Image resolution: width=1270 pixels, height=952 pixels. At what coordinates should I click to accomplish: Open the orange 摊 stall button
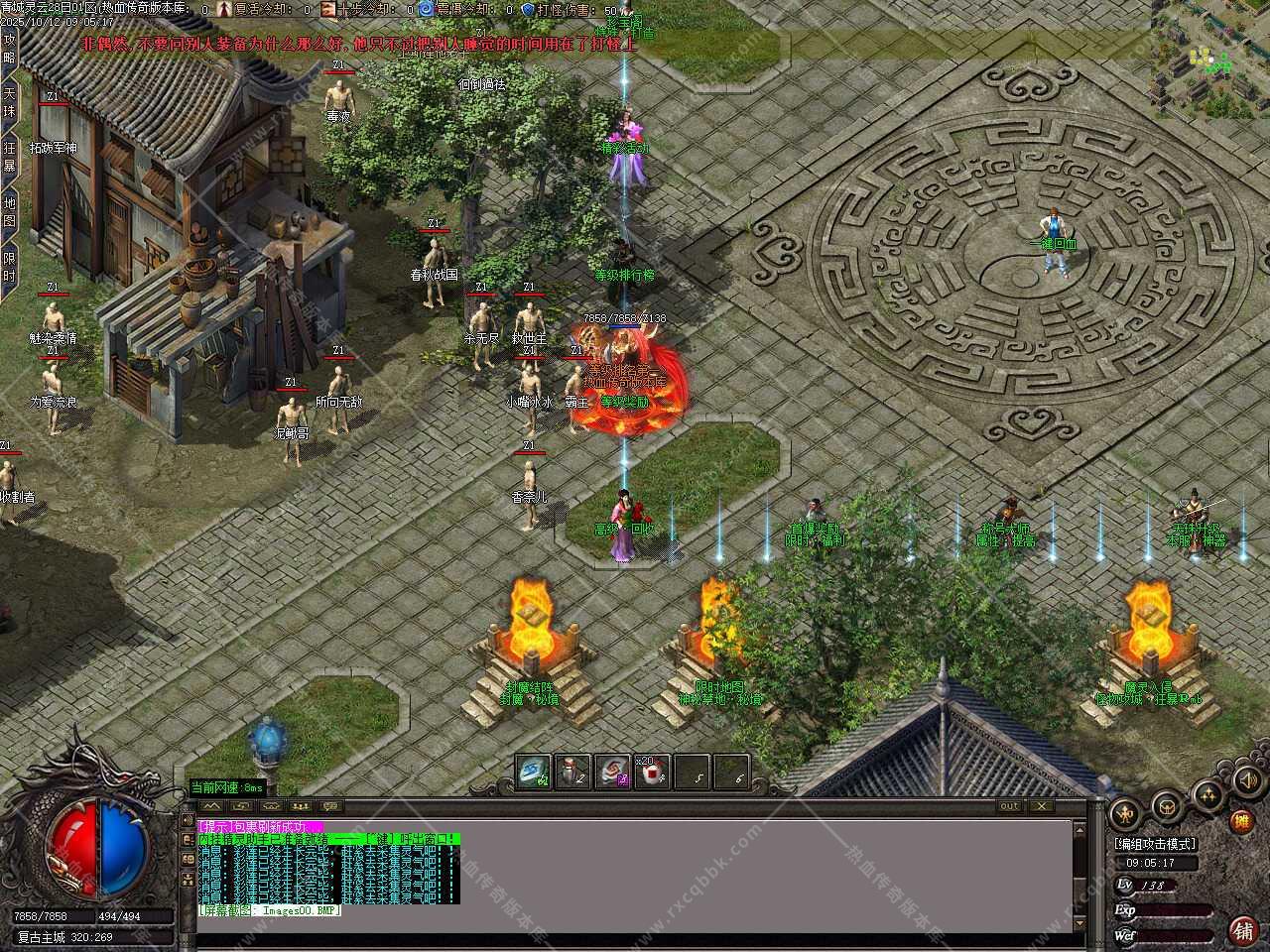click(1241, 821)
